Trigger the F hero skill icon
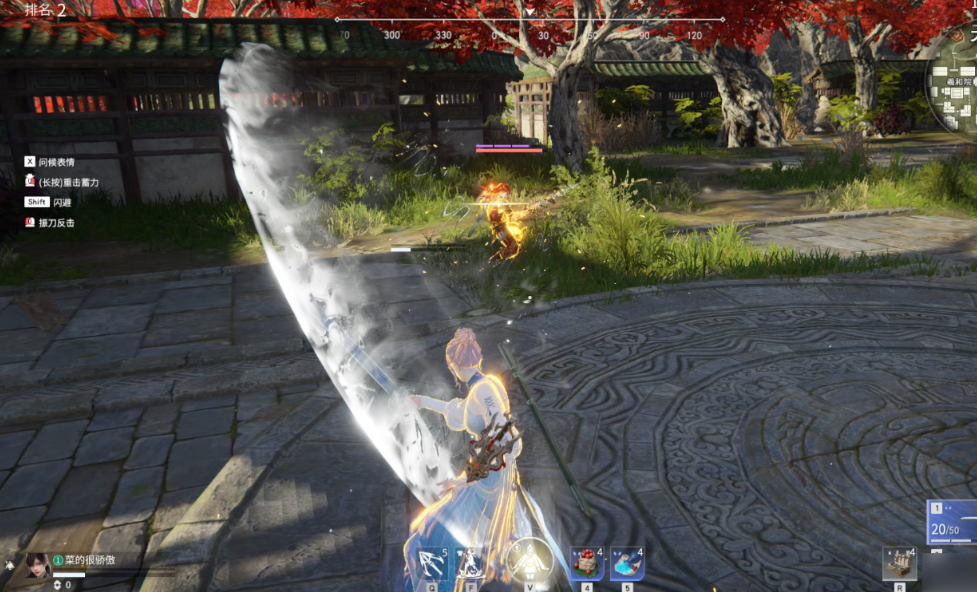977x592 pixels. click(470, 564)
